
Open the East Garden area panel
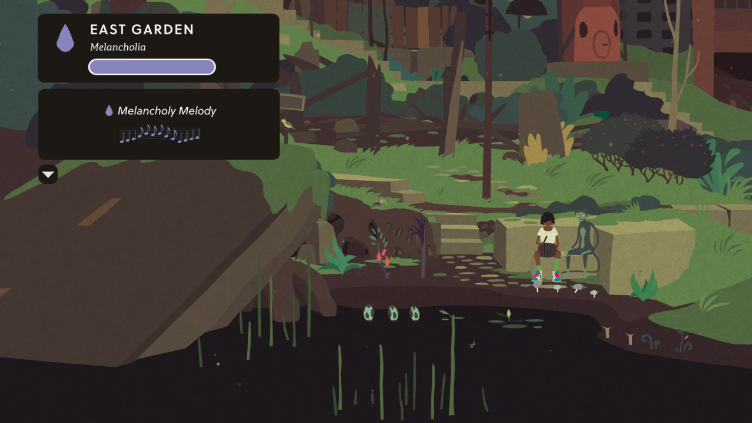coord(159,47)
